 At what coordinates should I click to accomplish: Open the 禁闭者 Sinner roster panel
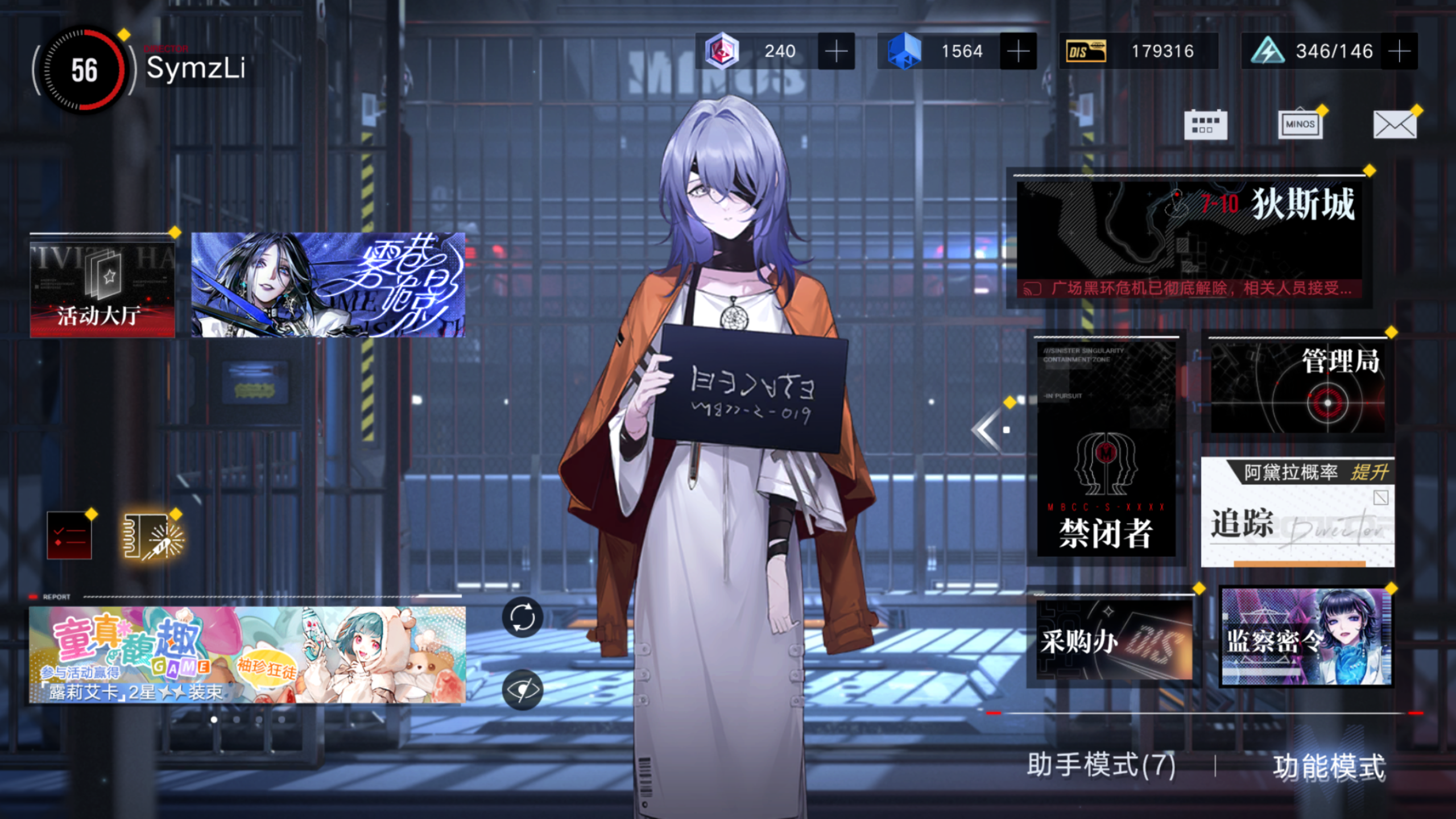(x=1107, y=449)
